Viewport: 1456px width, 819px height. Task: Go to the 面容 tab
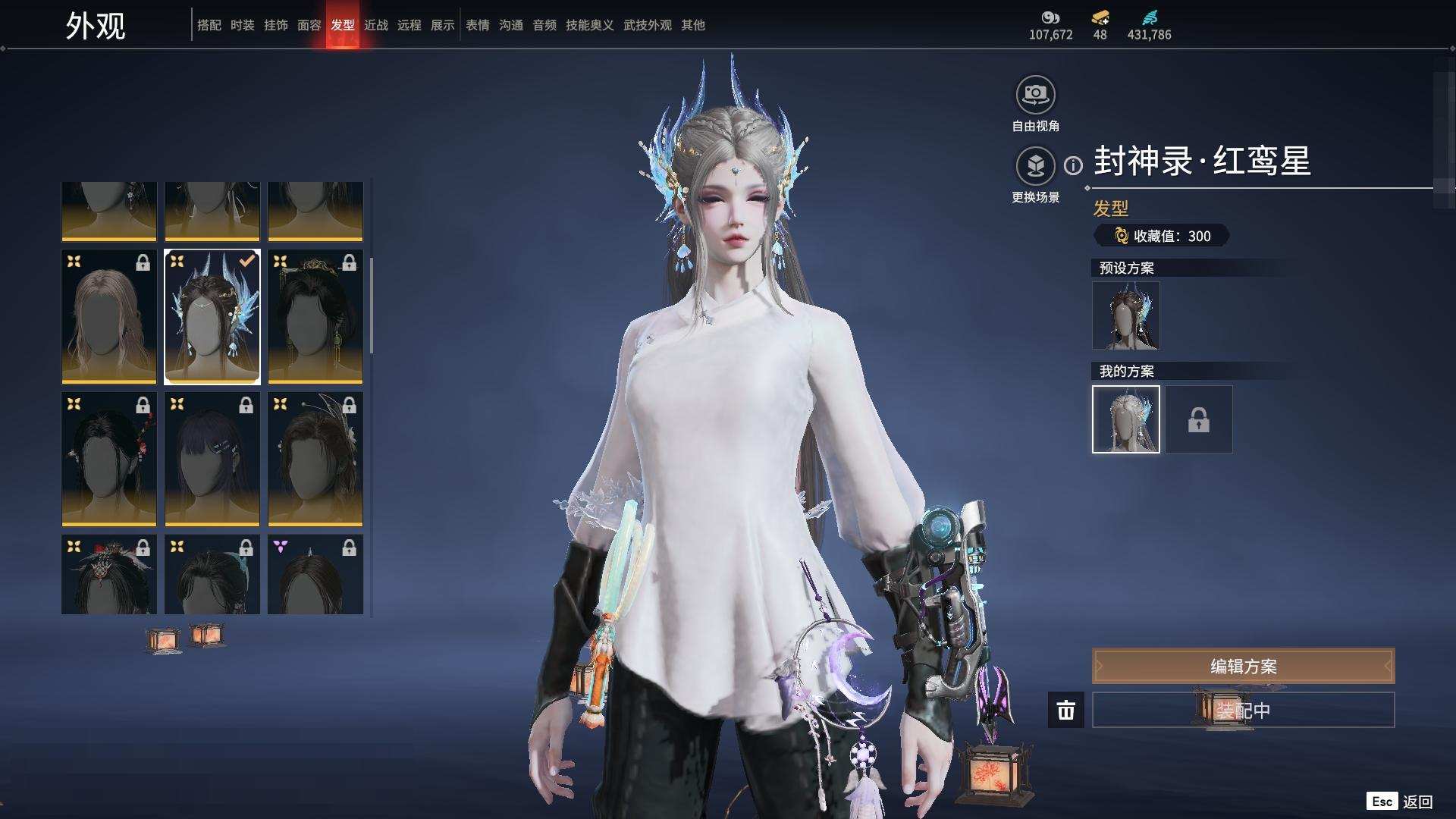pyautogui.click(x=309, y=25)
